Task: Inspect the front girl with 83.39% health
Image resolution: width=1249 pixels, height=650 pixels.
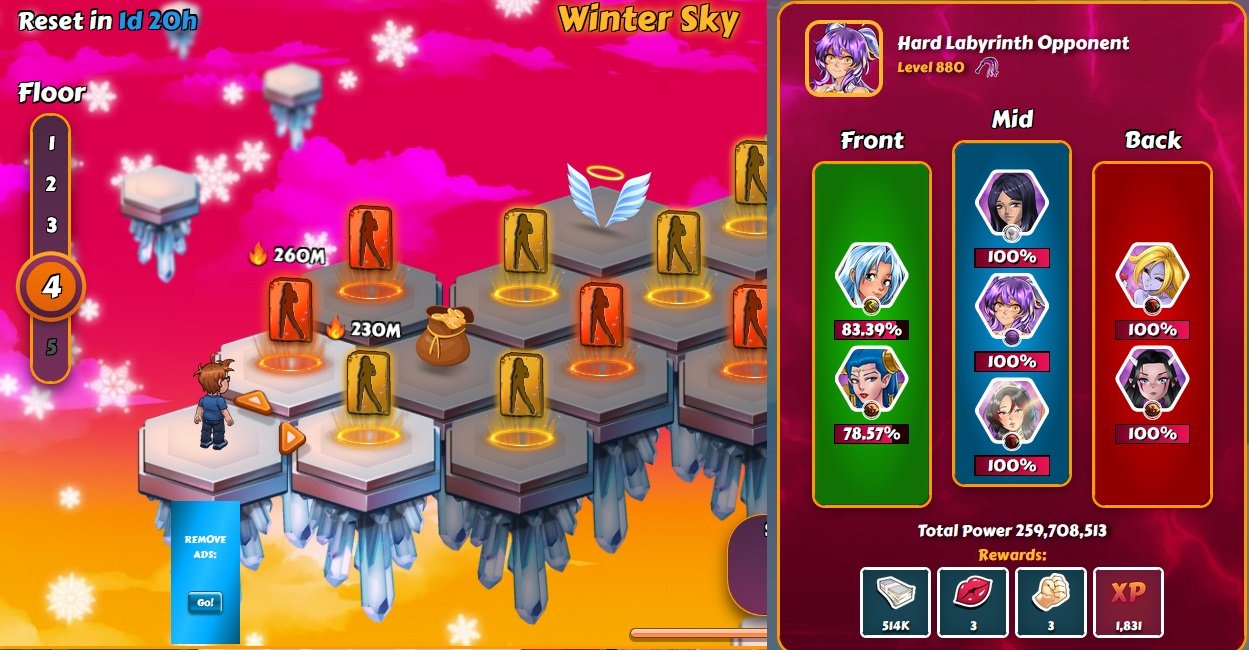Action: (871, 278)
